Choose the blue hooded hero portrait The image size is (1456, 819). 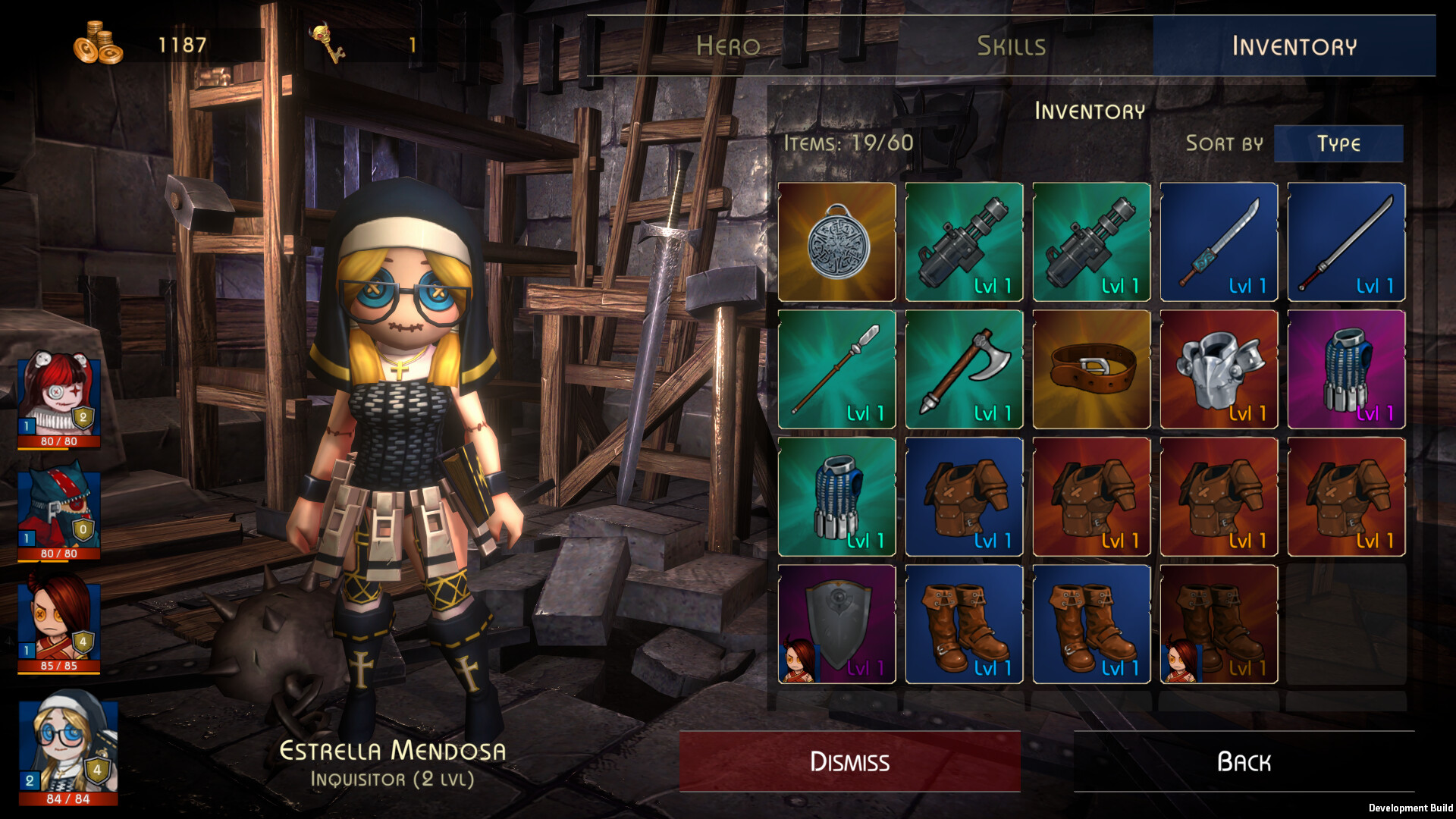59,512
